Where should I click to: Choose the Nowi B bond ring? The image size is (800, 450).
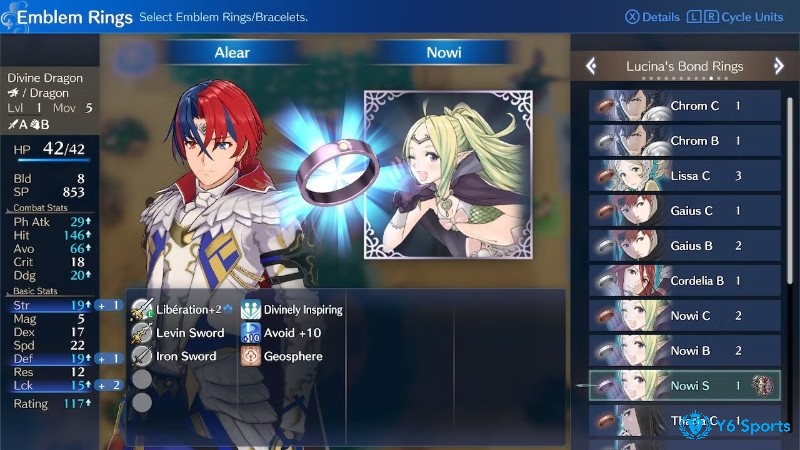click(x=684, y=351)
